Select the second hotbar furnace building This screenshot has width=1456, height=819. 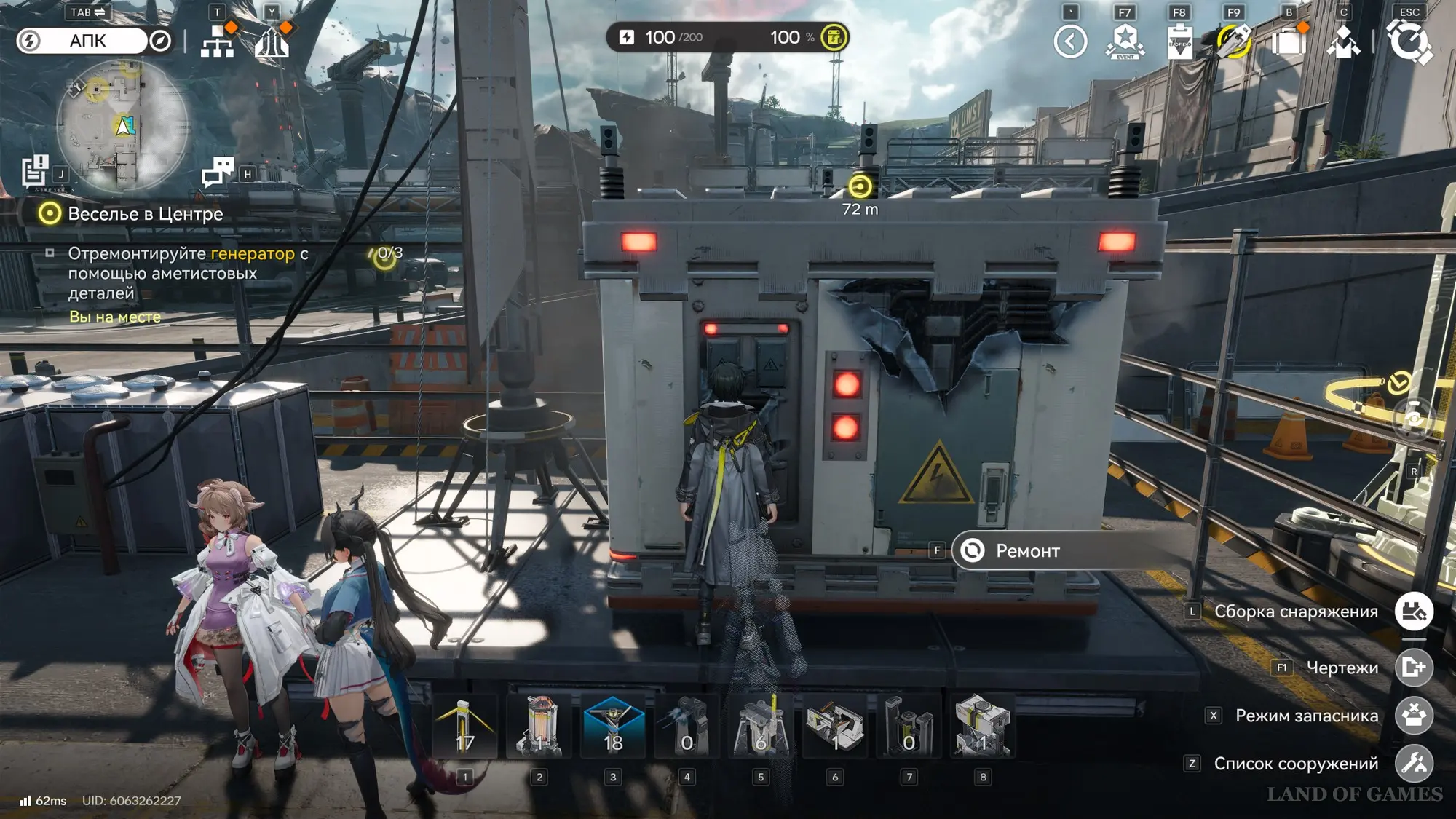tap(539, 727)
